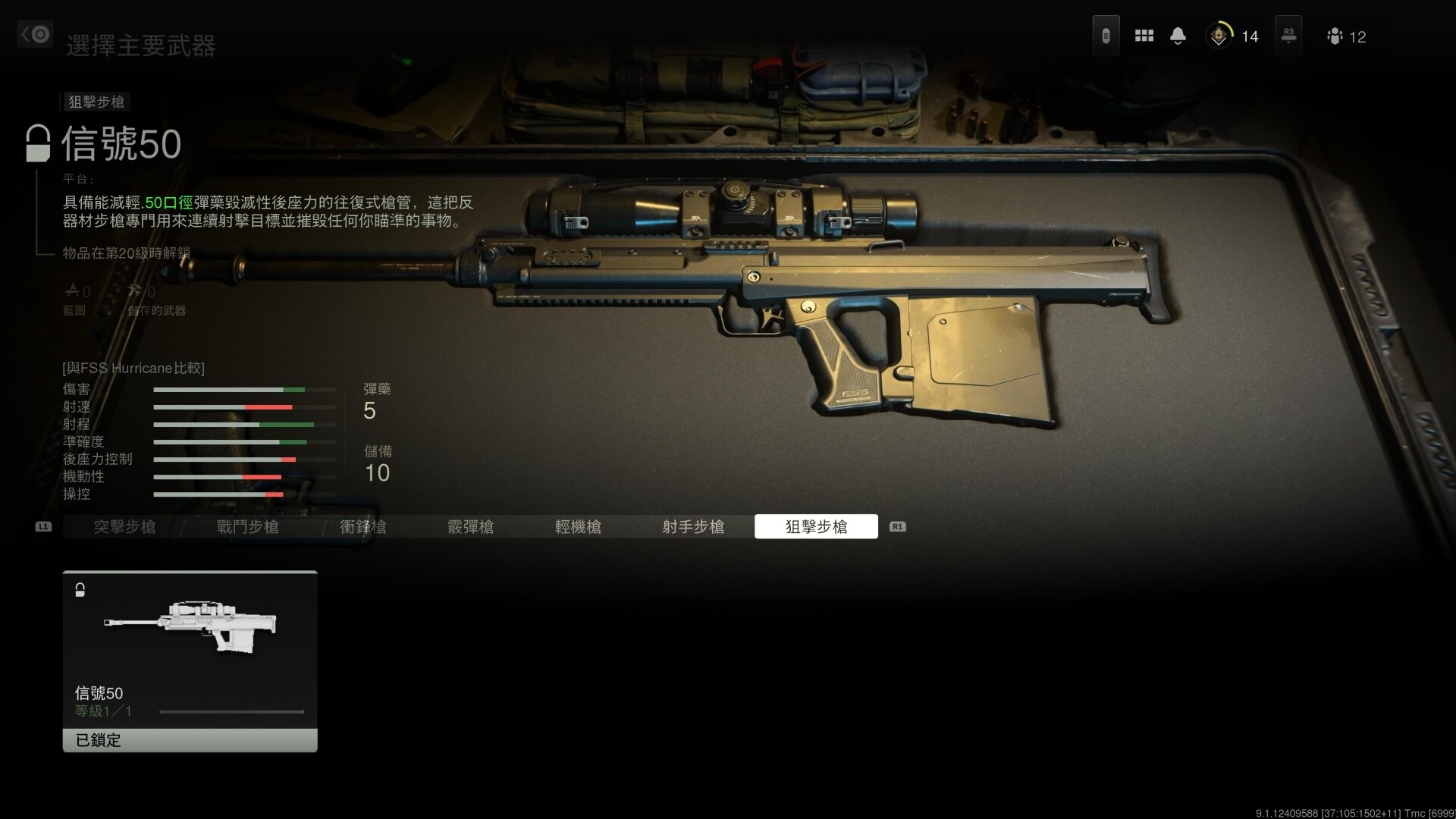Expand the R3 options control
Viewport: 1456px width, 819px height.
(1288, 35)
